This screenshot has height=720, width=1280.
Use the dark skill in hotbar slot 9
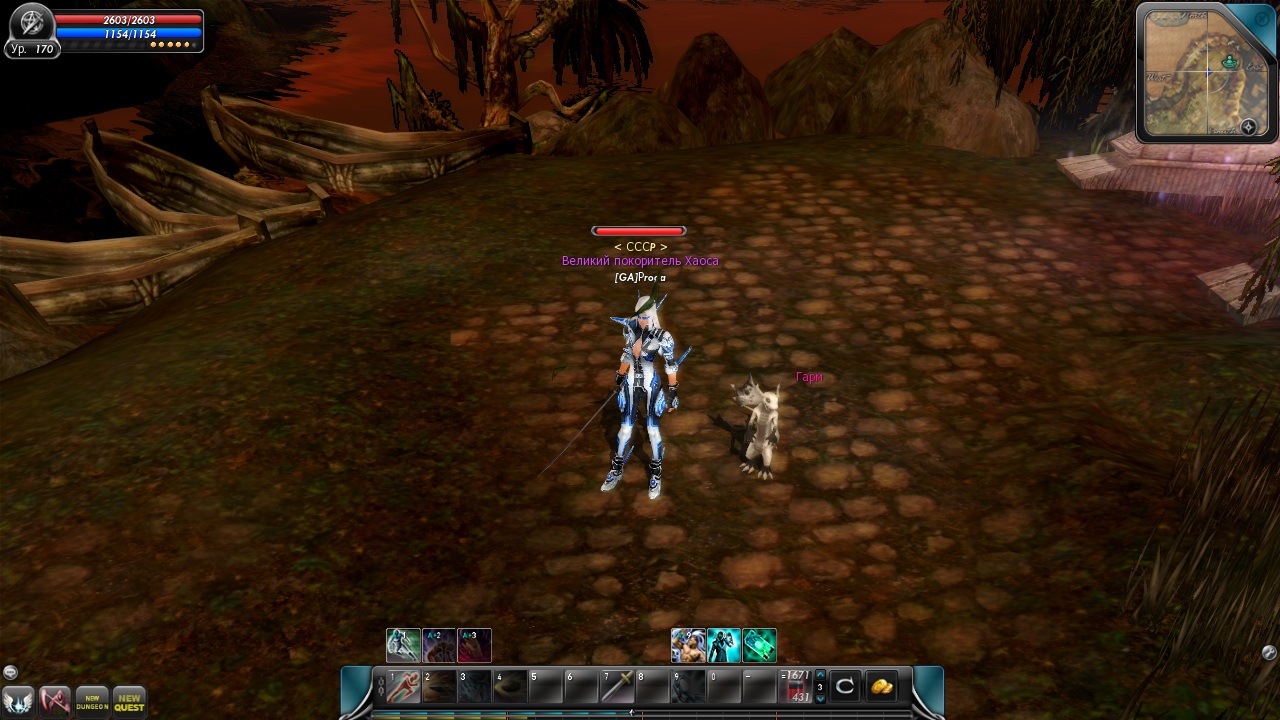coord(689,686)
